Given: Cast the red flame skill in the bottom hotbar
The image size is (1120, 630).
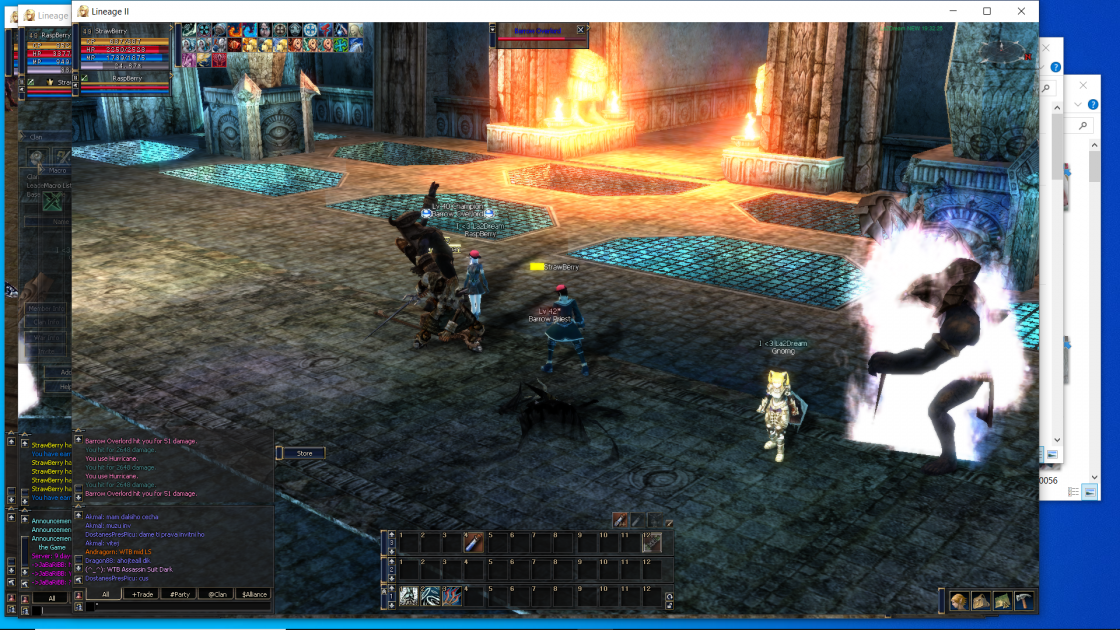Looking at the screenshot, I should (453, 597).
